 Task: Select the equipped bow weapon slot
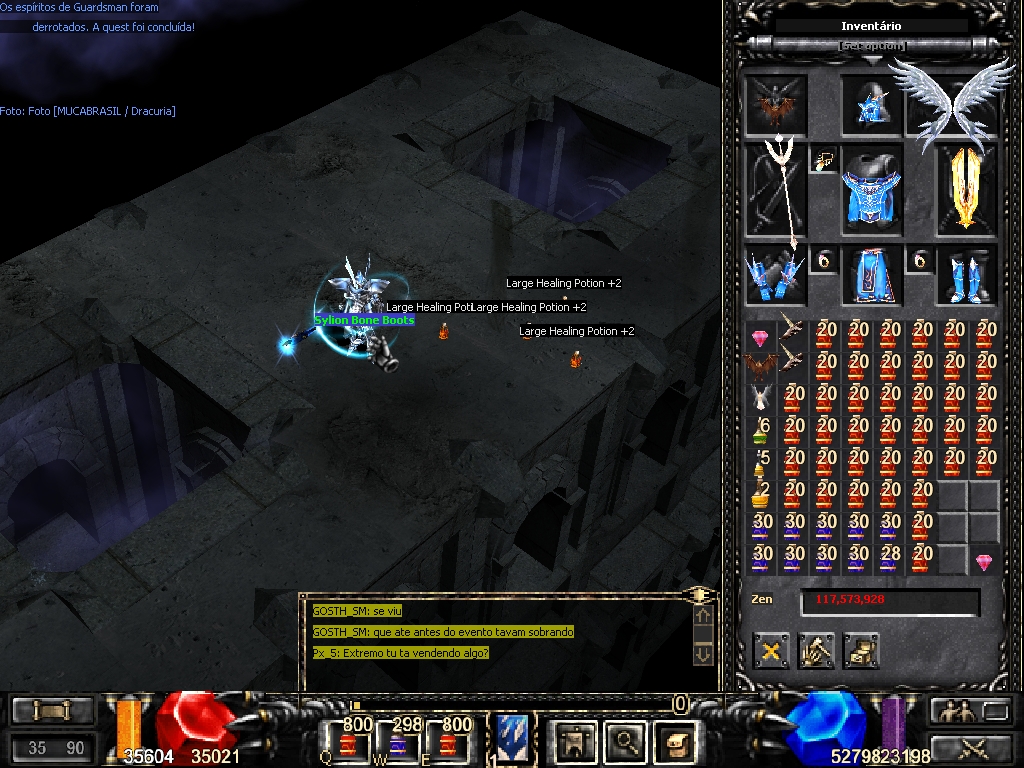[776, 191]
